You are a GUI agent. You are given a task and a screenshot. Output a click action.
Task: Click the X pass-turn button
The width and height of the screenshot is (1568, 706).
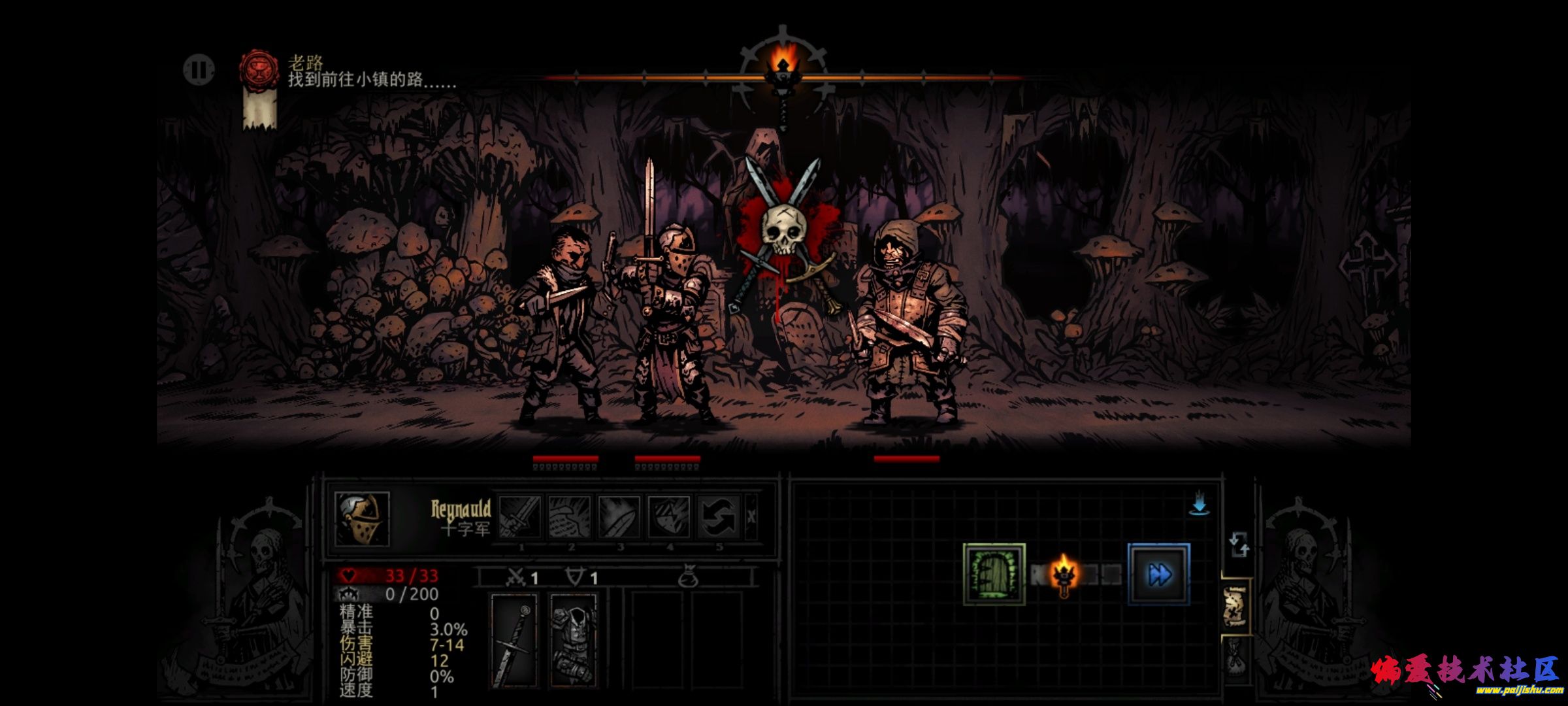click(751, 516)
